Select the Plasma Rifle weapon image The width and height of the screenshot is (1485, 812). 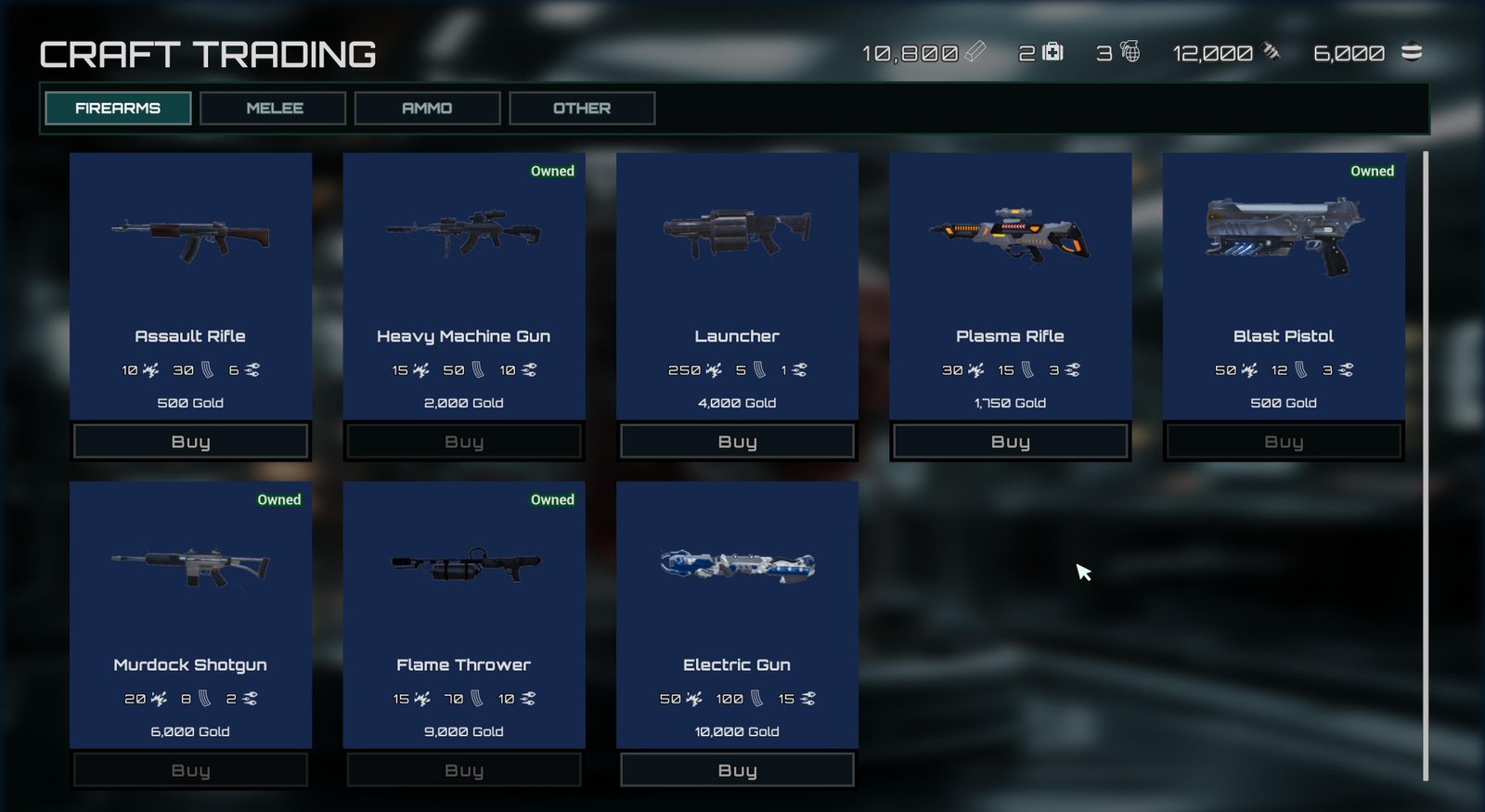(1010, 234)
